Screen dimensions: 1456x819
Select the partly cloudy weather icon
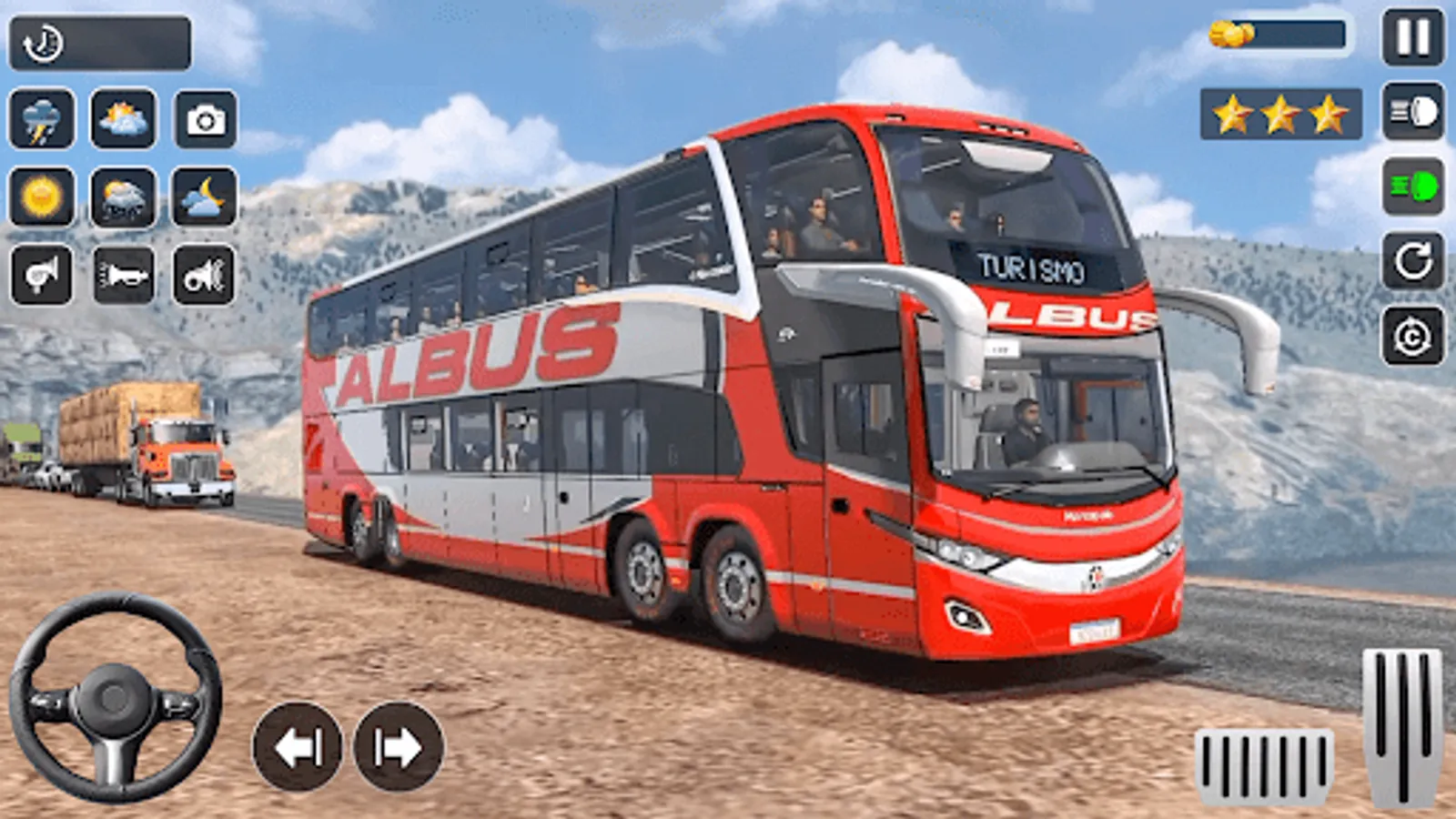point(123,118)
